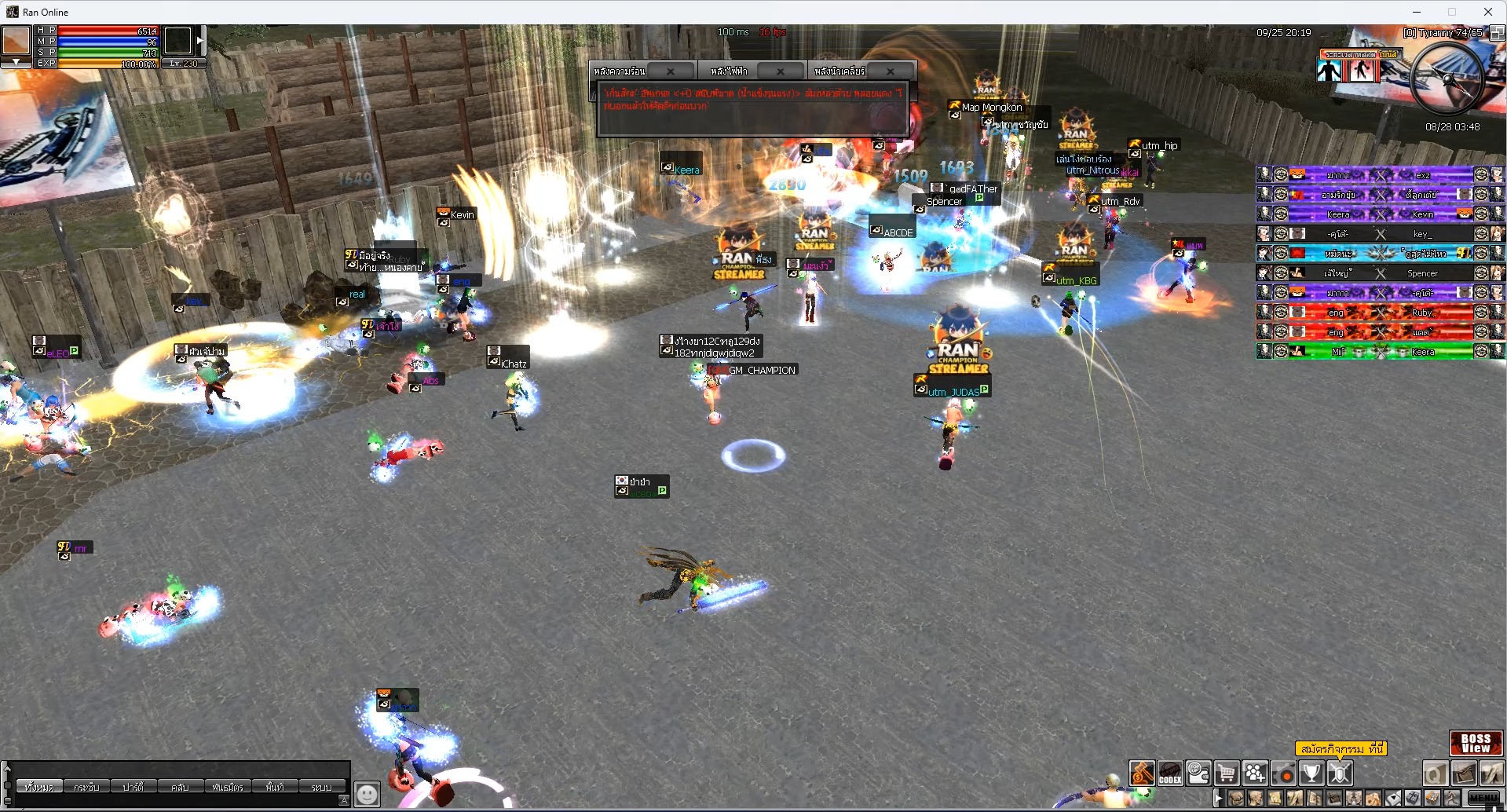Select the พลังความร้อน tab
1507x812 pixels.
click(x=620, y=71)
